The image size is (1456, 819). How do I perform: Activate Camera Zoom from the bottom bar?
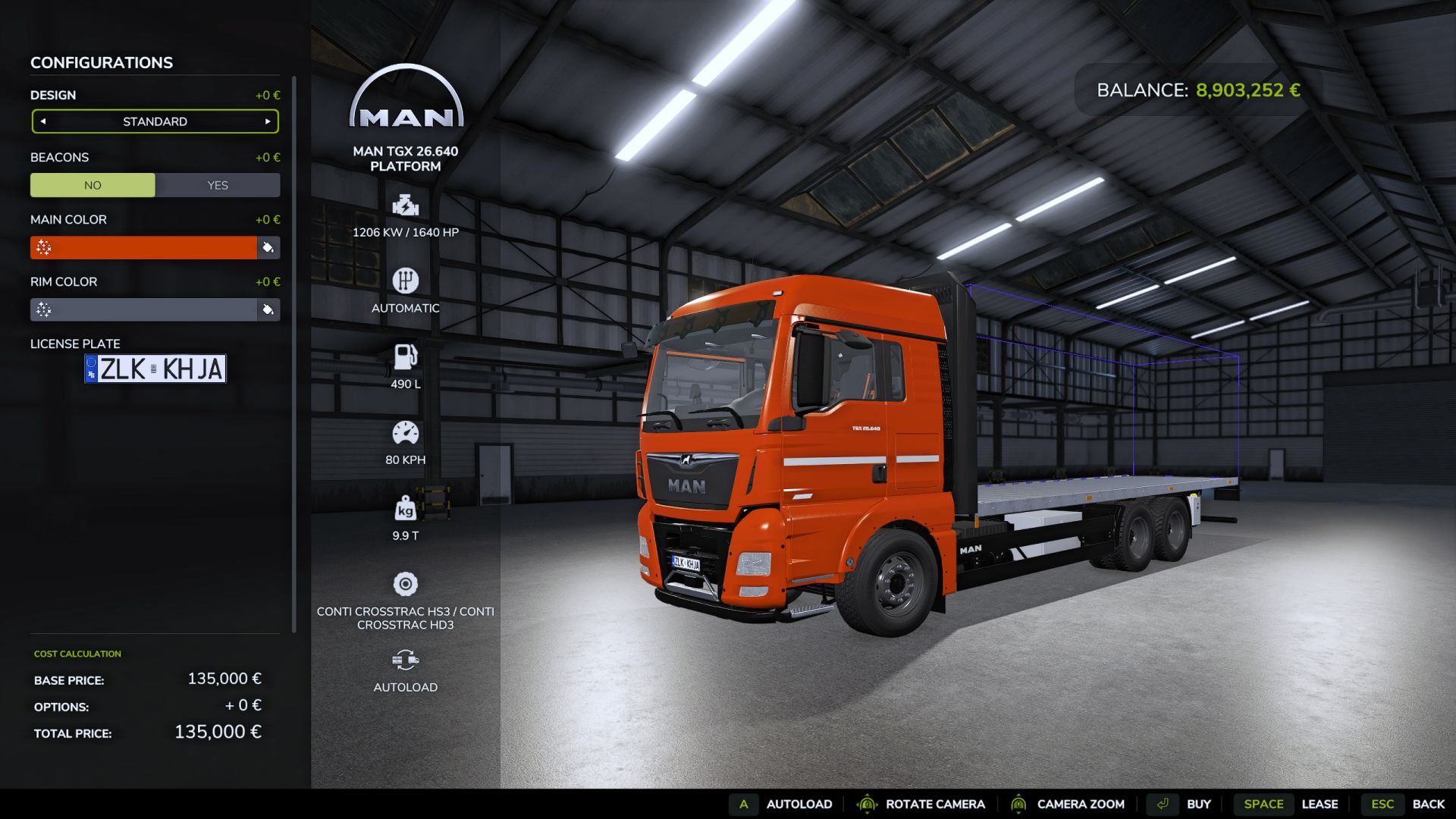tap(1081, 804)
